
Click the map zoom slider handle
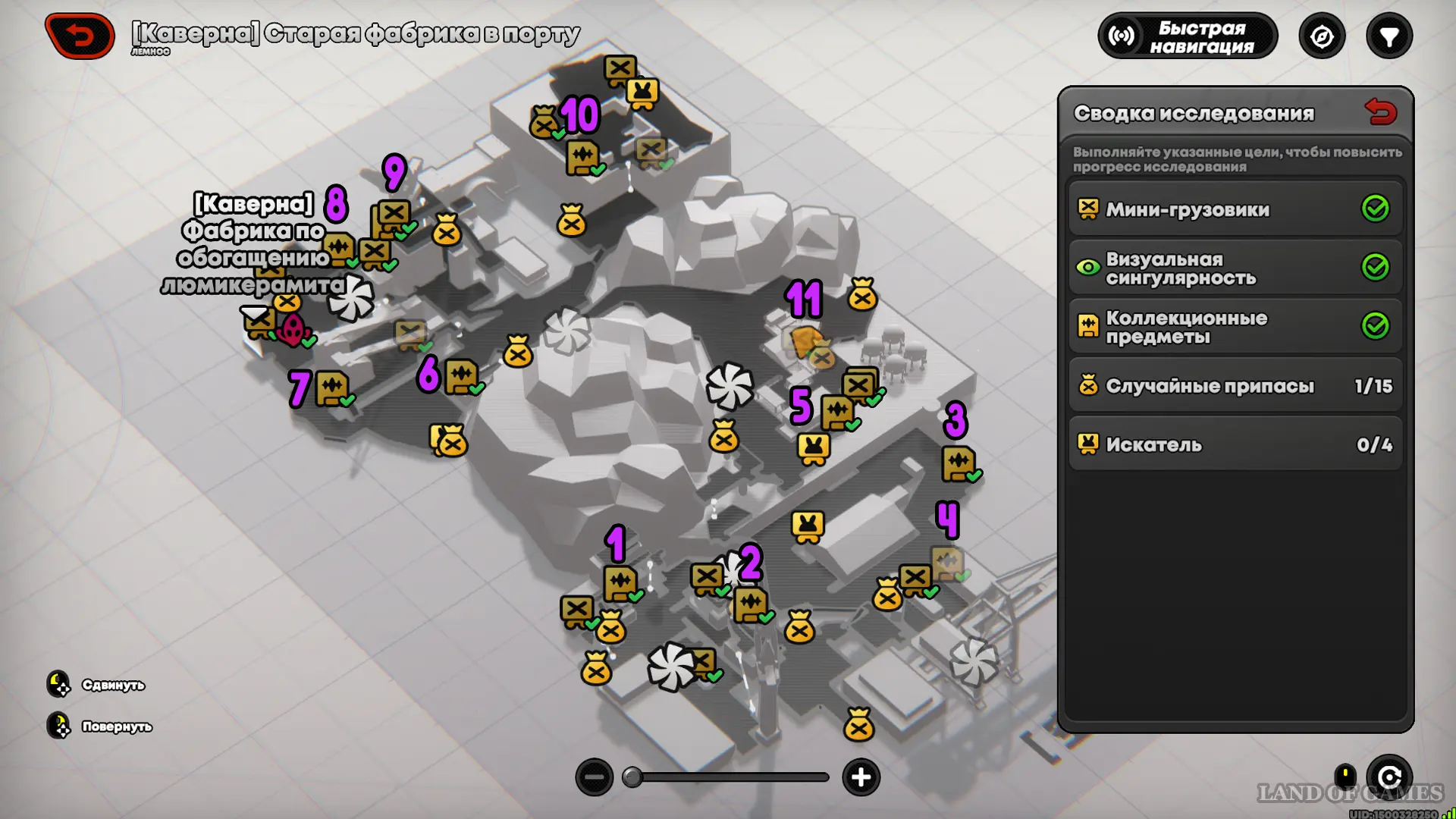point(632,777)
